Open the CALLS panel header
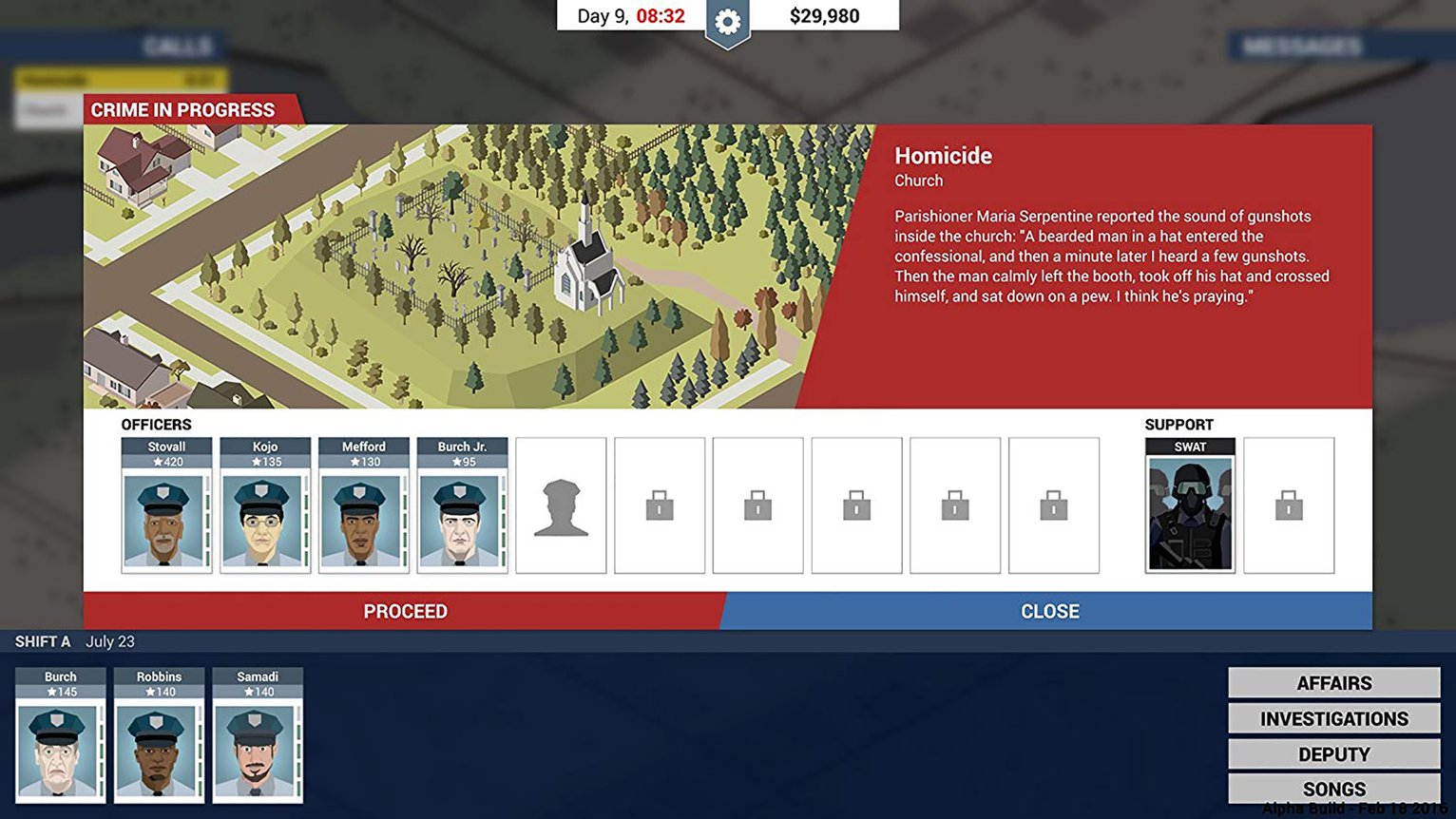This screenshot has height=819, width=1456. tap(177, 45)
